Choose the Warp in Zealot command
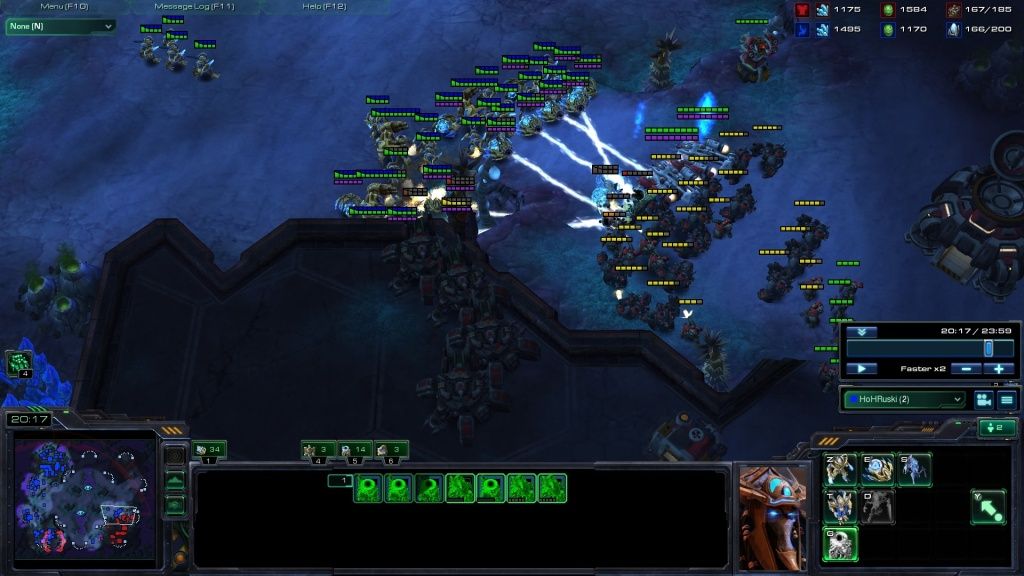Screen dimensions: 1024x576 [841, 469]
